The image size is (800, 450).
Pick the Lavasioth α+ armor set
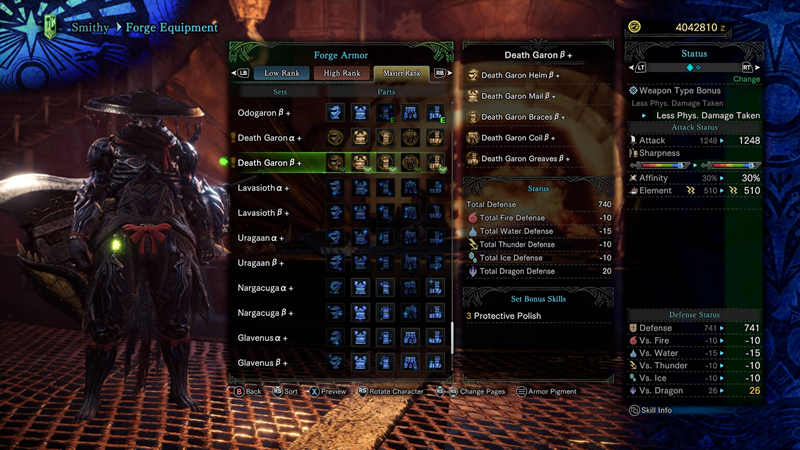point(264,188)
